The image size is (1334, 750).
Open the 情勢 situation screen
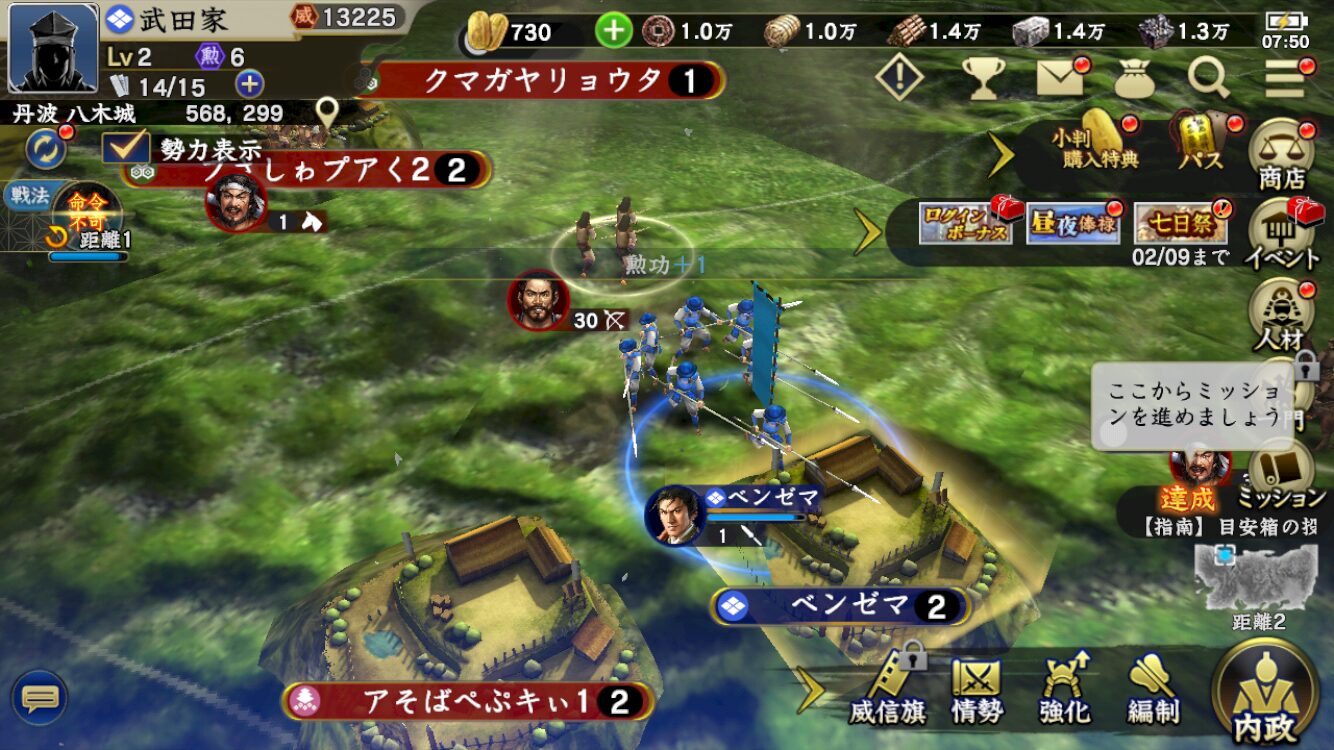pyautogui.click(x=976, y=690)
